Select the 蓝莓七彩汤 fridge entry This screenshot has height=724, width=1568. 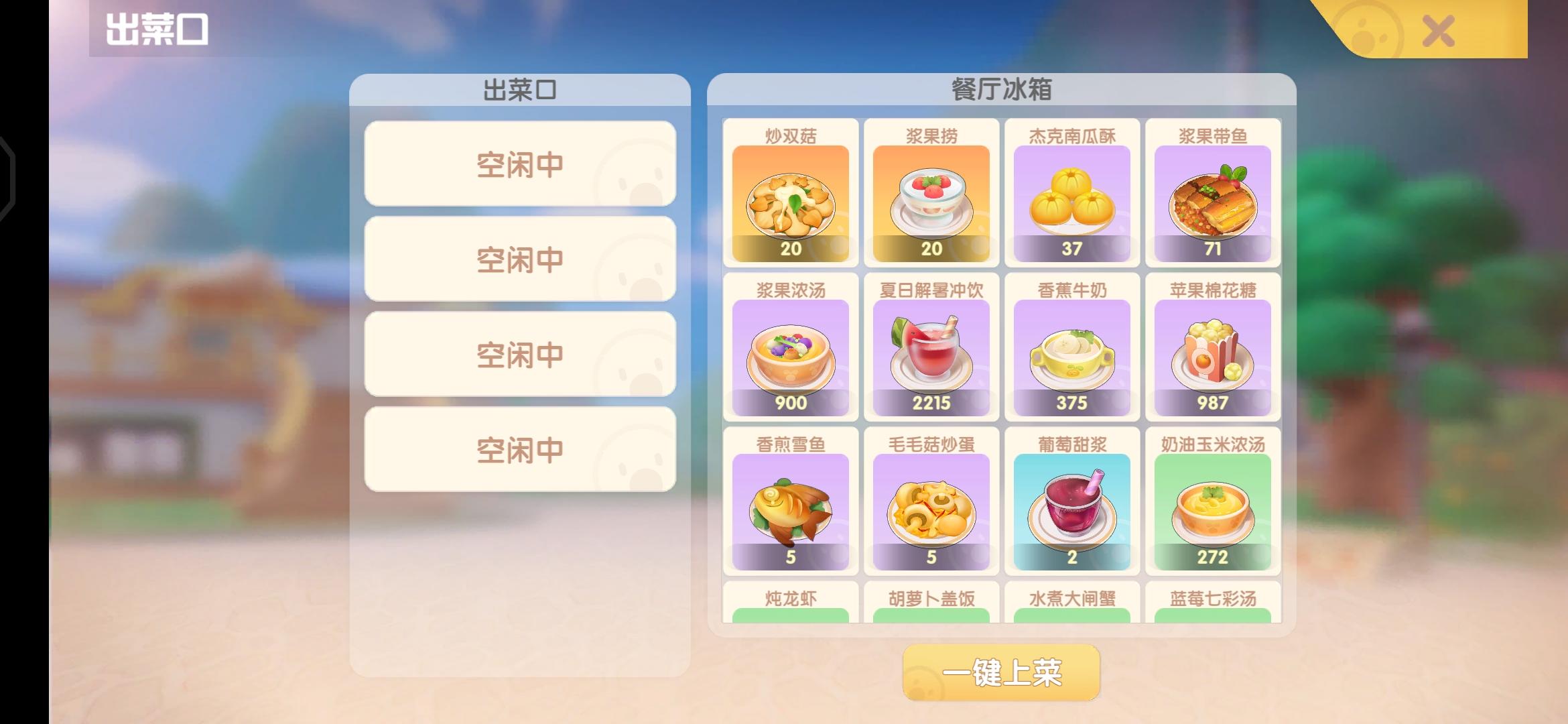point(1213,602)
